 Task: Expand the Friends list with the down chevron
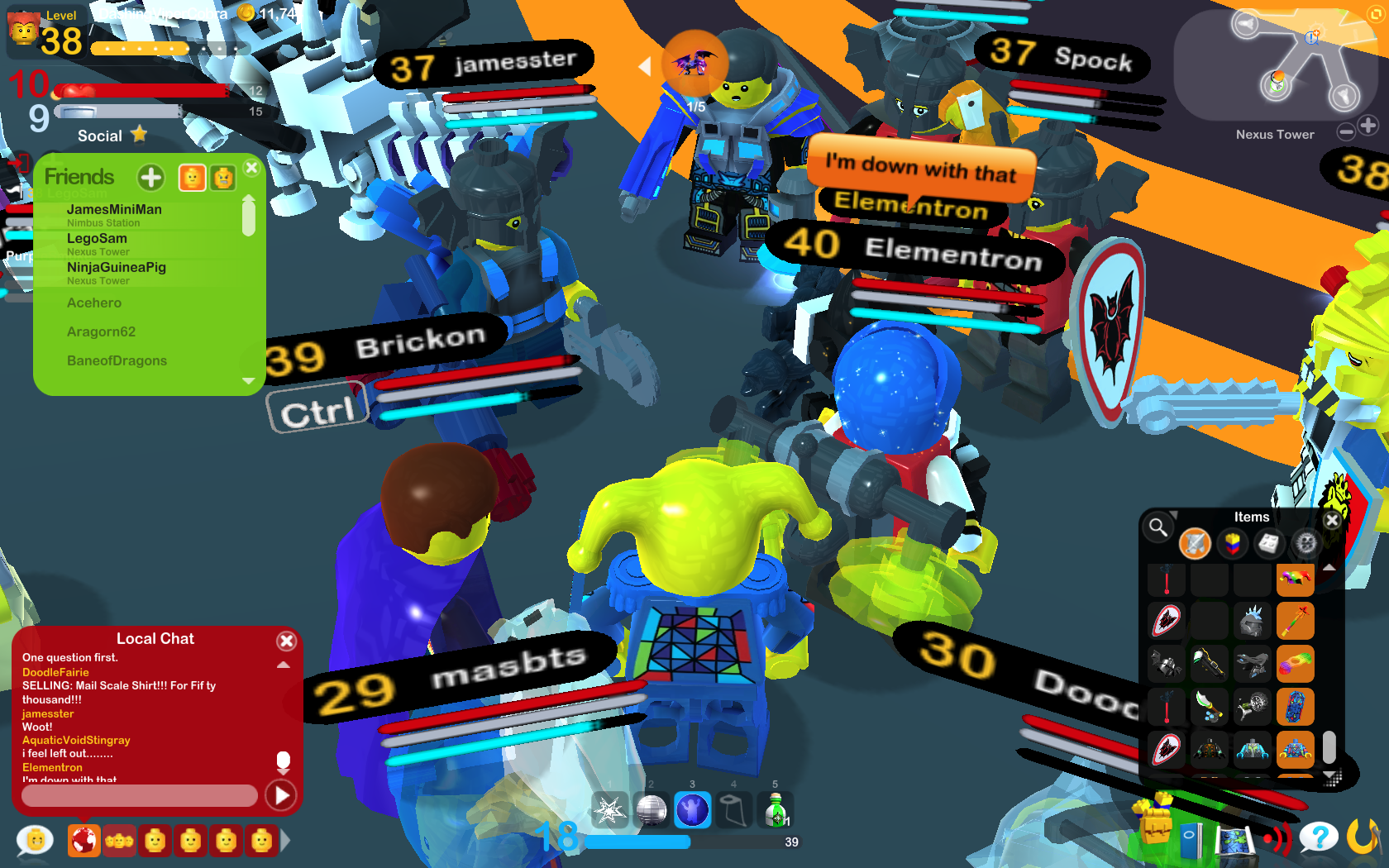[x=250, y=382]
